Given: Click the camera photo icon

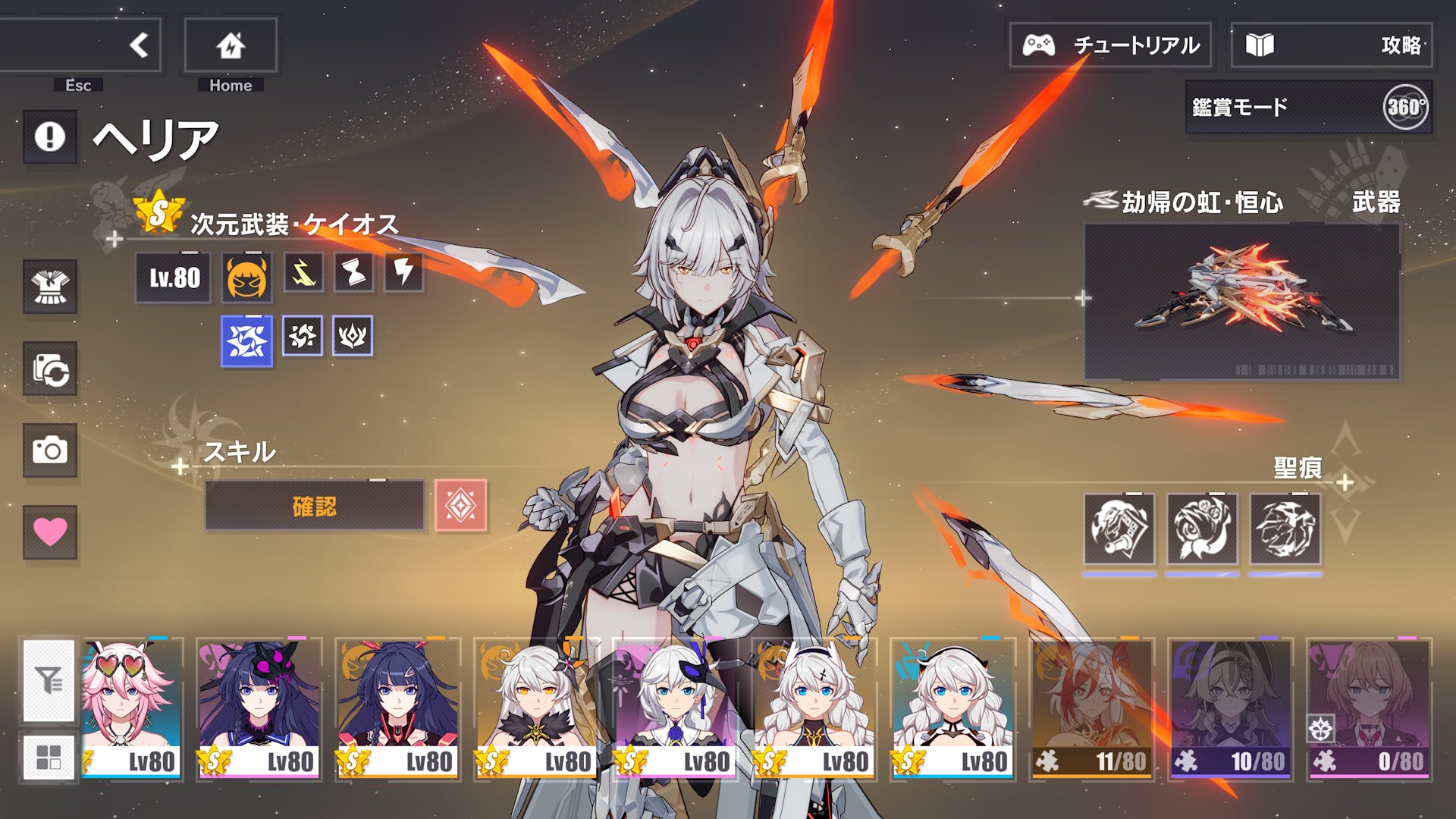Looking at the screenshot, I should 50,450.
